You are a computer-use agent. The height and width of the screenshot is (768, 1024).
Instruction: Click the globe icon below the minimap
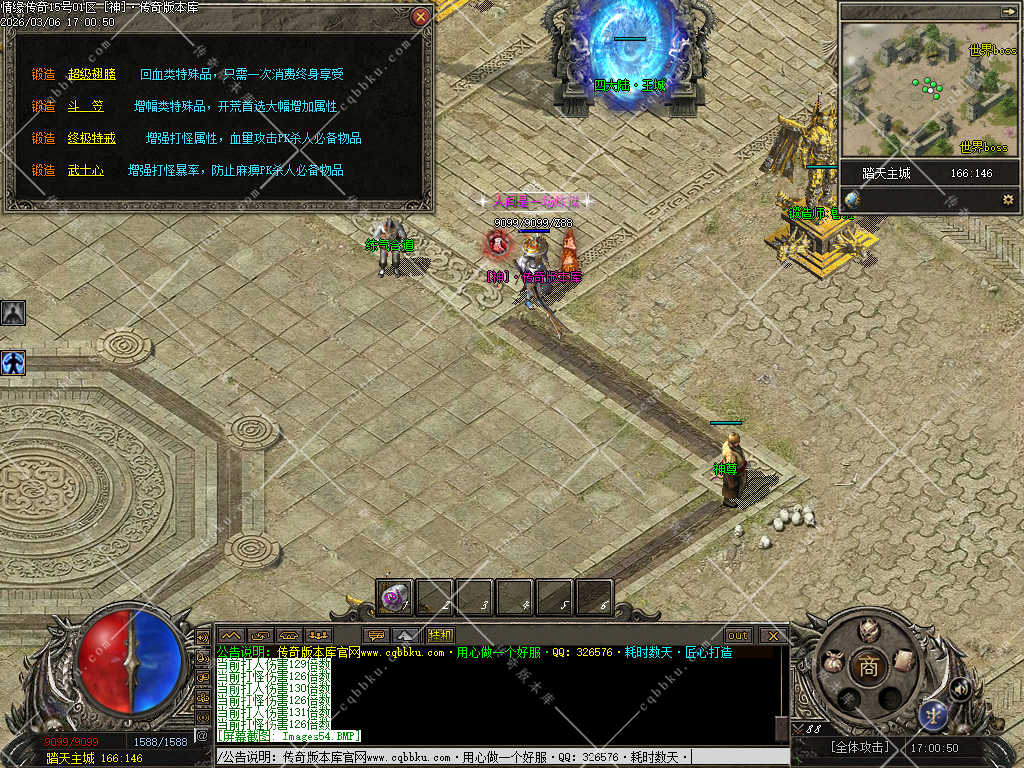[x=852, y=200]
